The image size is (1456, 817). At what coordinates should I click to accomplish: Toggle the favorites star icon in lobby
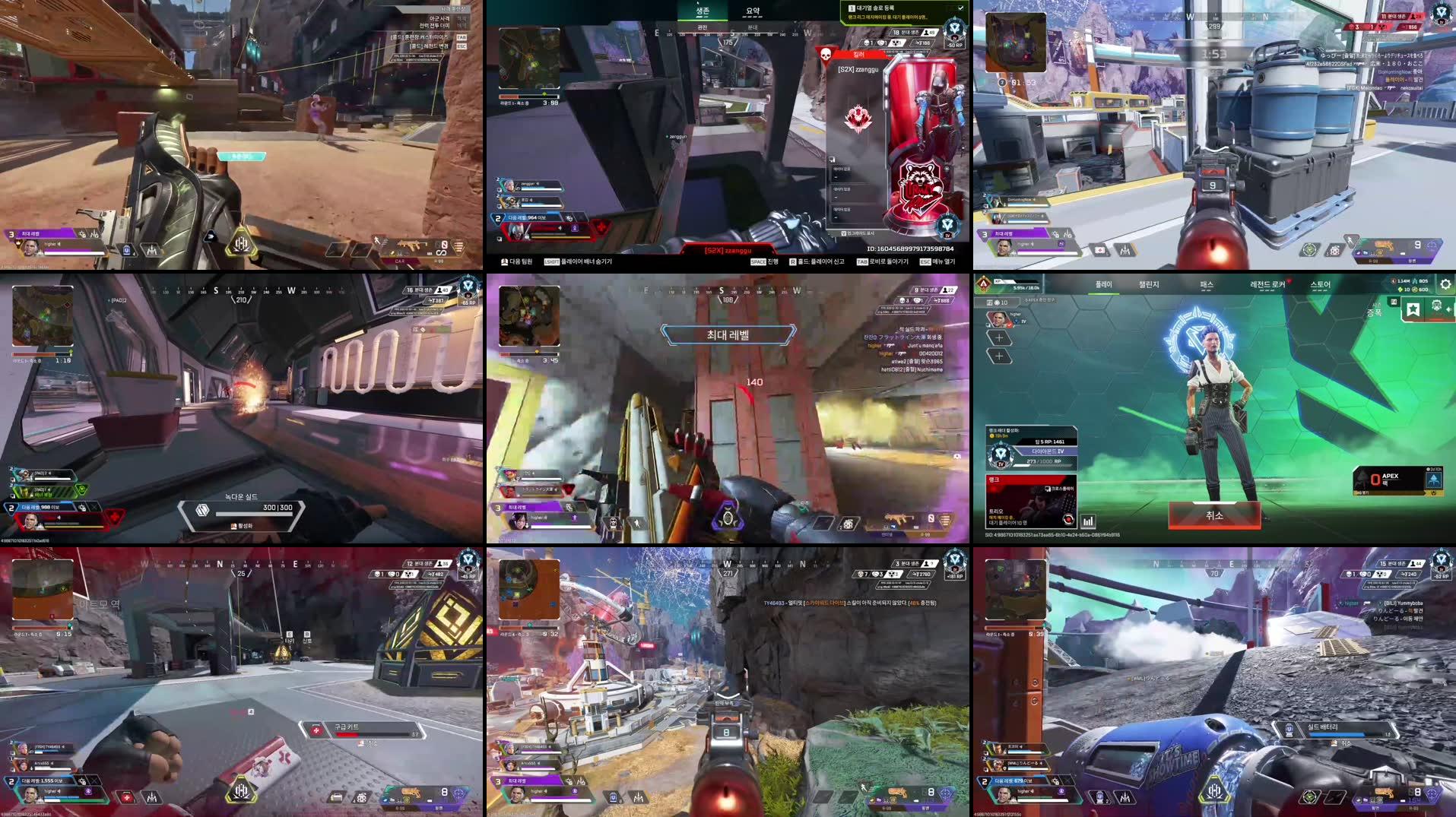tap(1415, 309)
